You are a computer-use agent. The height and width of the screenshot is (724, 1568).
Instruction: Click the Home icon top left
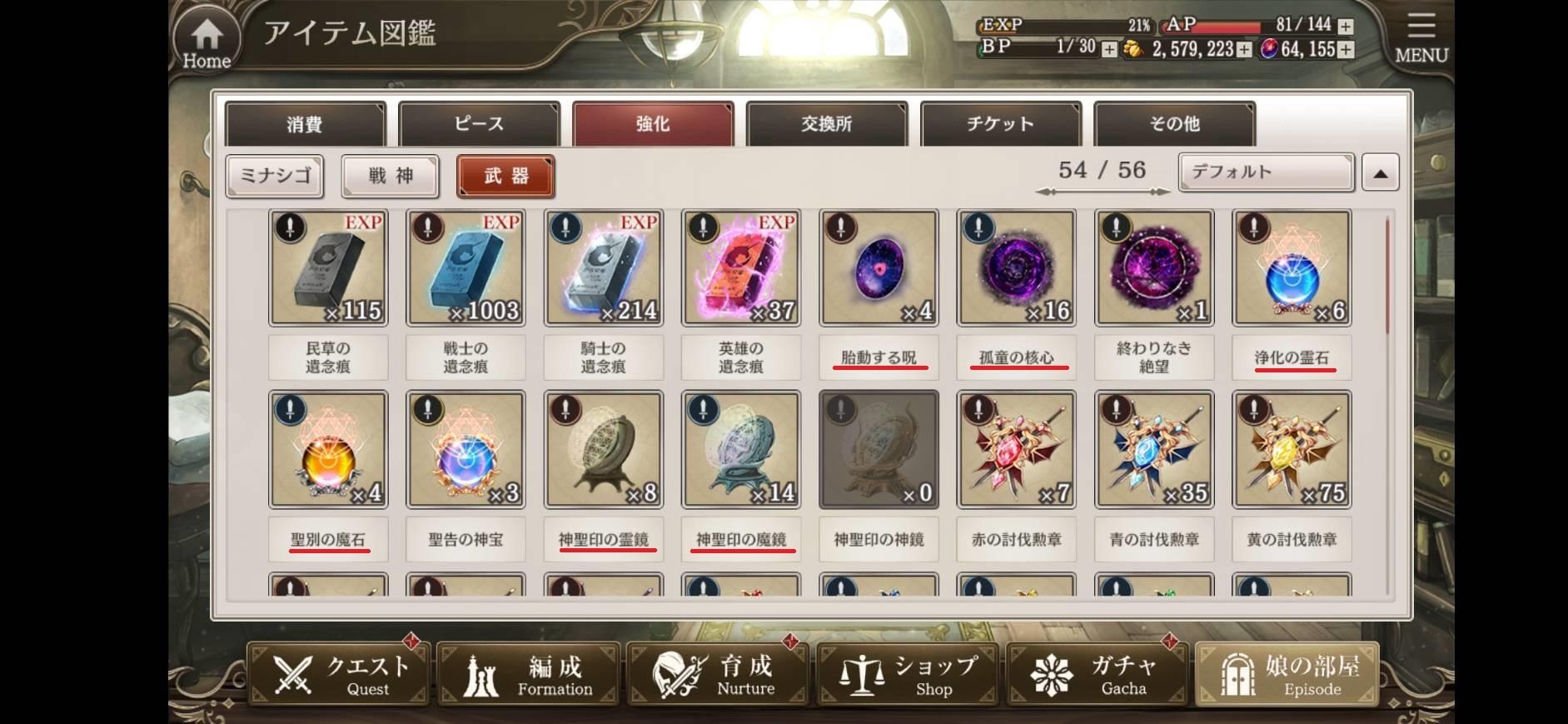point(206,36)
